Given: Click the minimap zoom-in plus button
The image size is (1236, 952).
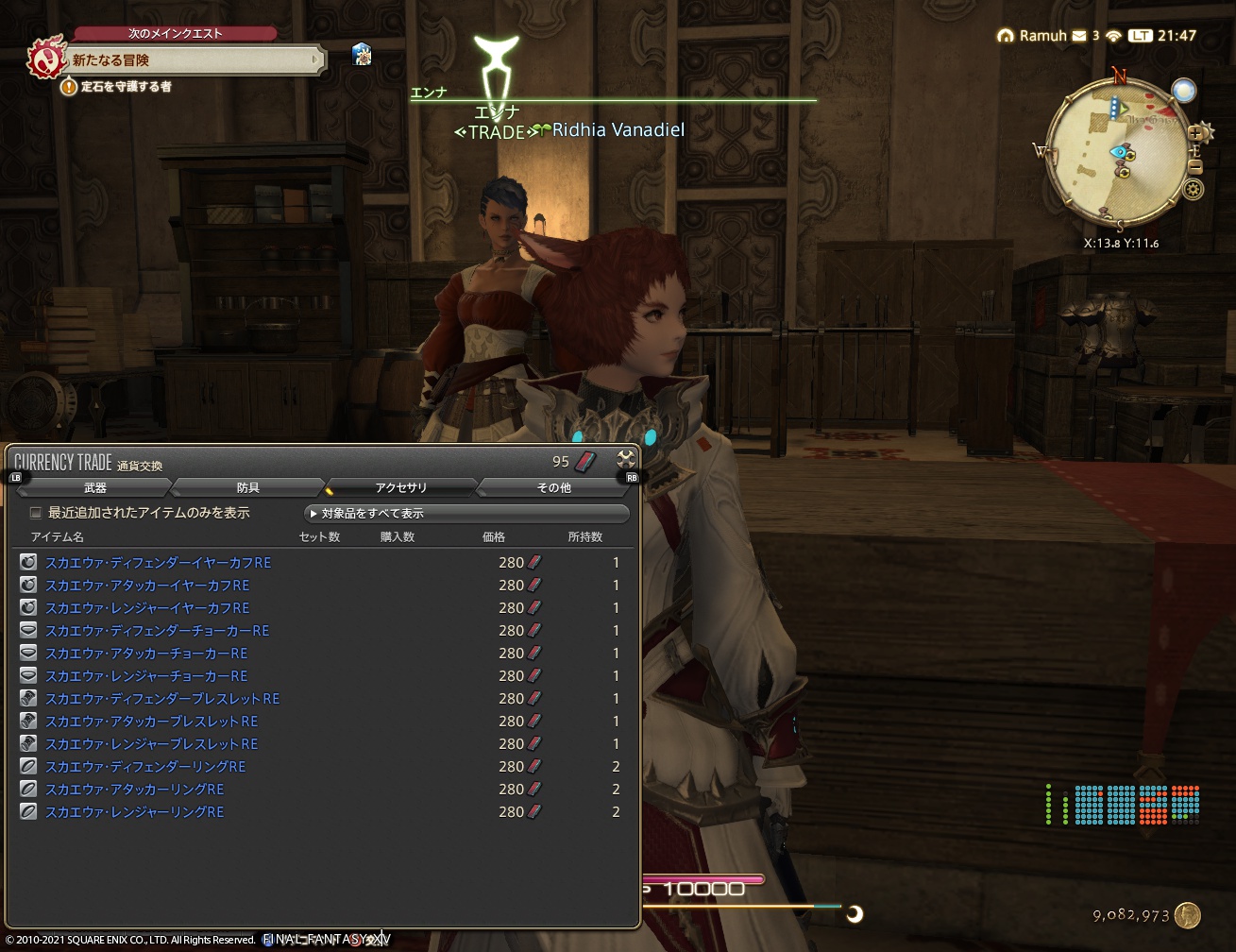Looking at the screenshot, I should coord(1195,132).
